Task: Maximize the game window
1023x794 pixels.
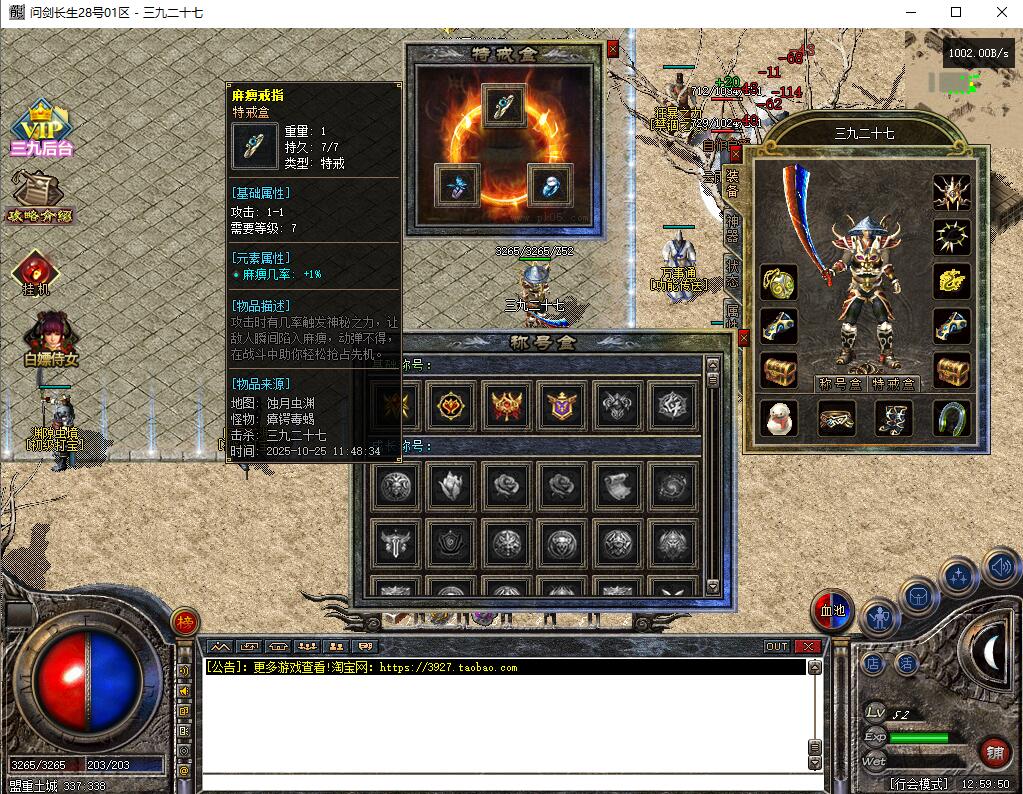Action: coord(955,12)
